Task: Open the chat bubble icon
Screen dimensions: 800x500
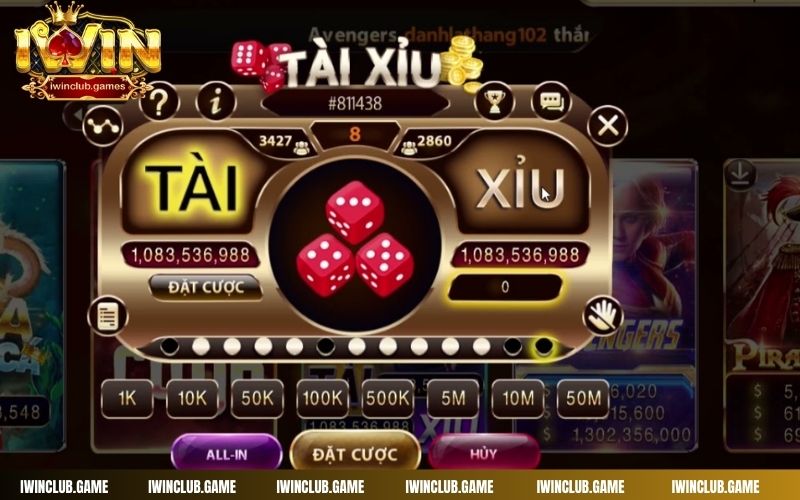Action: click(x=551, y=101)
